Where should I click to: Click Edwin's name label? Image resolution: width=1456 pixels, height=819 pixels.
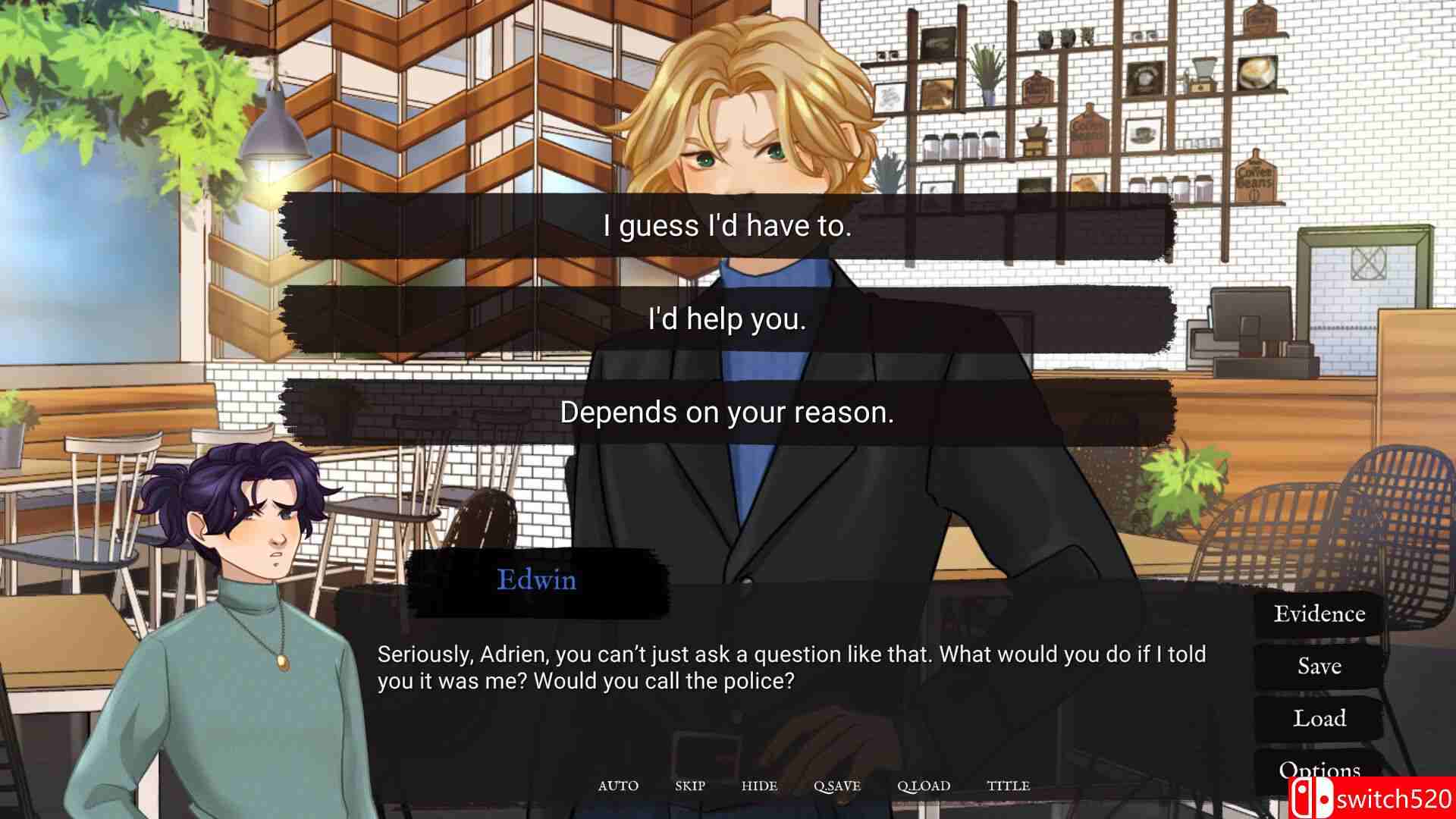click(x=537, y=581)
